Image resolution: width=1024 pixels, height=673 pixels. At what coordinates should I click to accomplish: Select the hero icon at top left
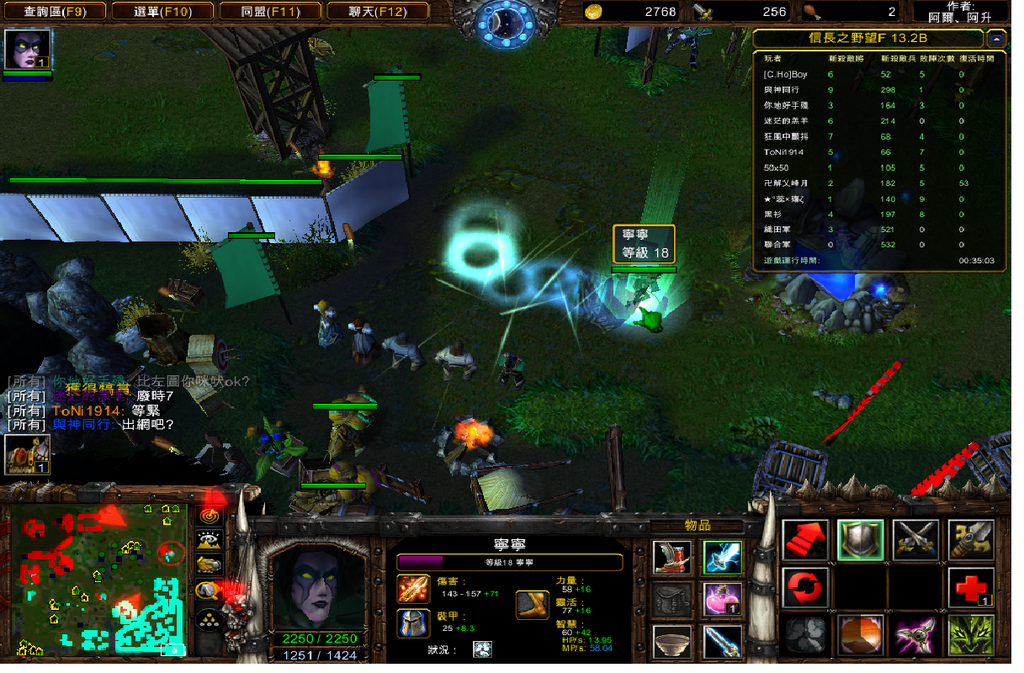27,51
